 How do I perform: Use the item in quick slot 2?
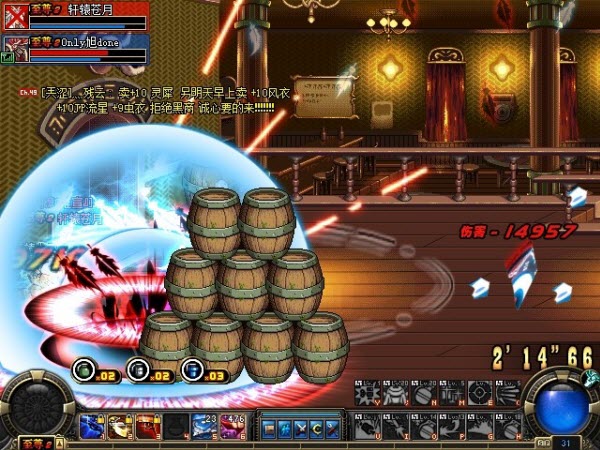click(x=120, y=428)
